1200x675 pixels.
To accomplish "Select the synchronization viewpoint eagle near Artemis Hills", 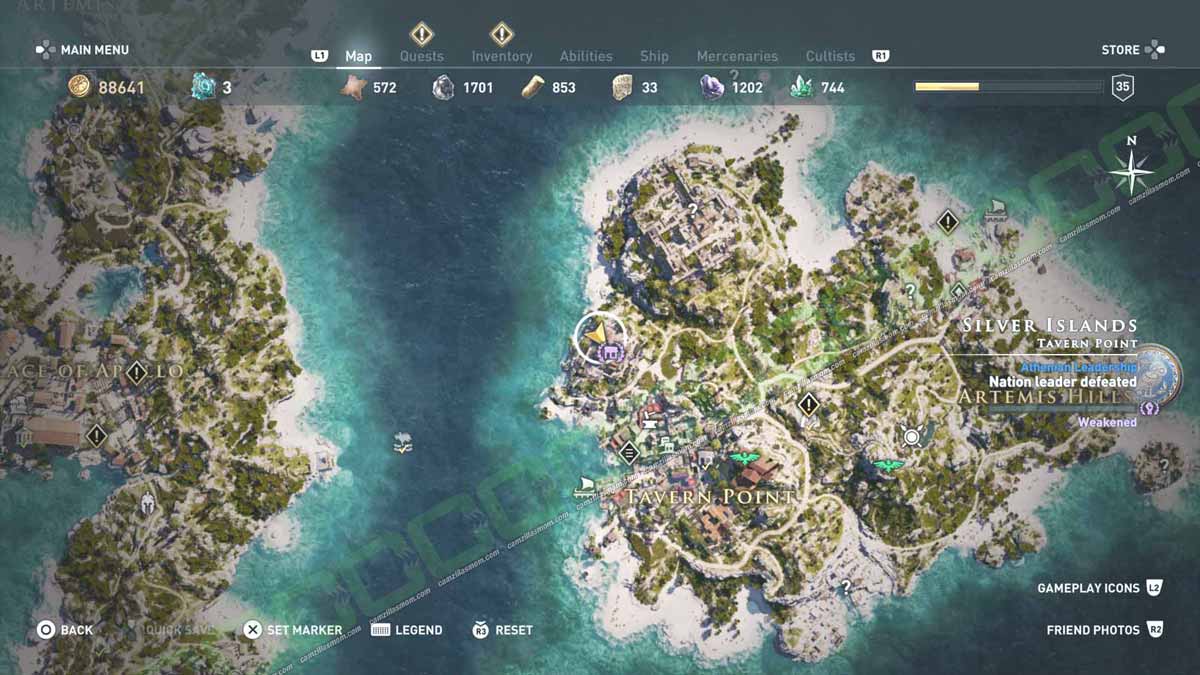I will click(887, 465).
